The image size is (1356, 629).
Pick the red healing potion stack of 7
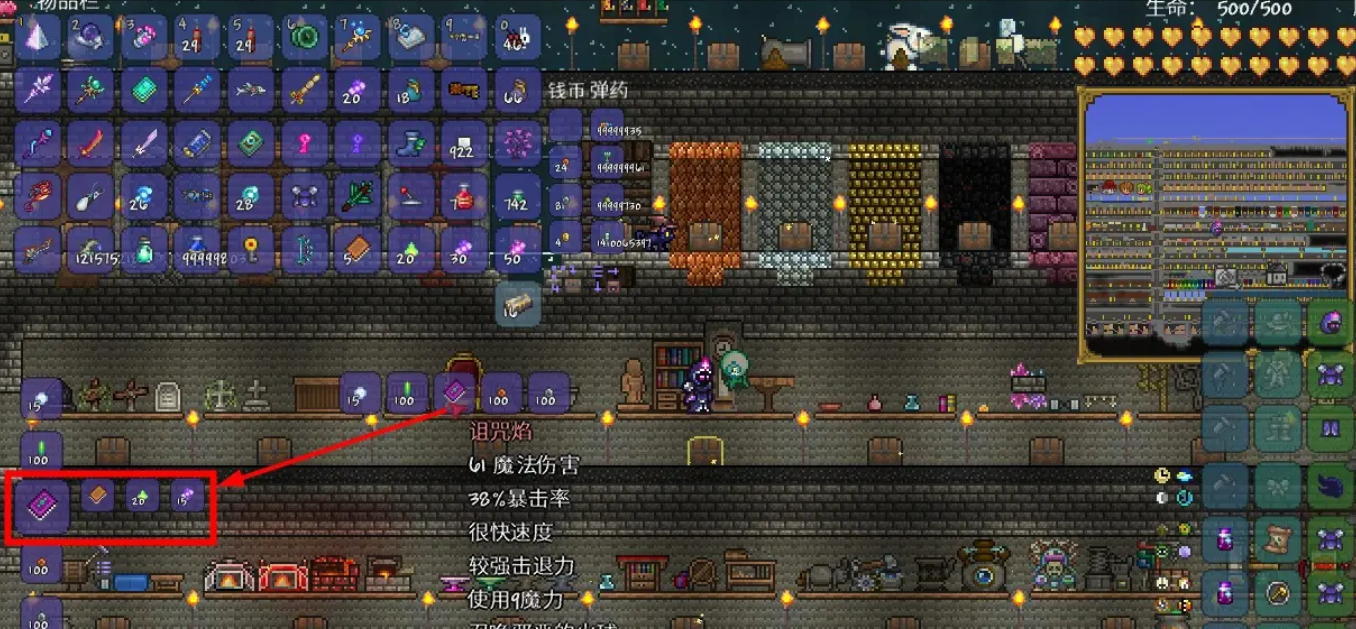pos(463,196)
